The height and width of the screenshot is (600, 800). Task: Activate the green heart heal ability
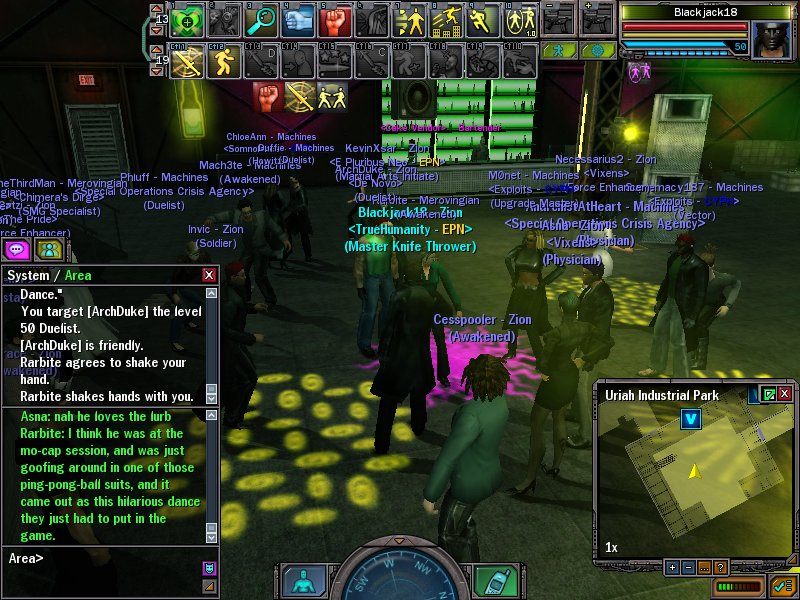coord(186,20)
